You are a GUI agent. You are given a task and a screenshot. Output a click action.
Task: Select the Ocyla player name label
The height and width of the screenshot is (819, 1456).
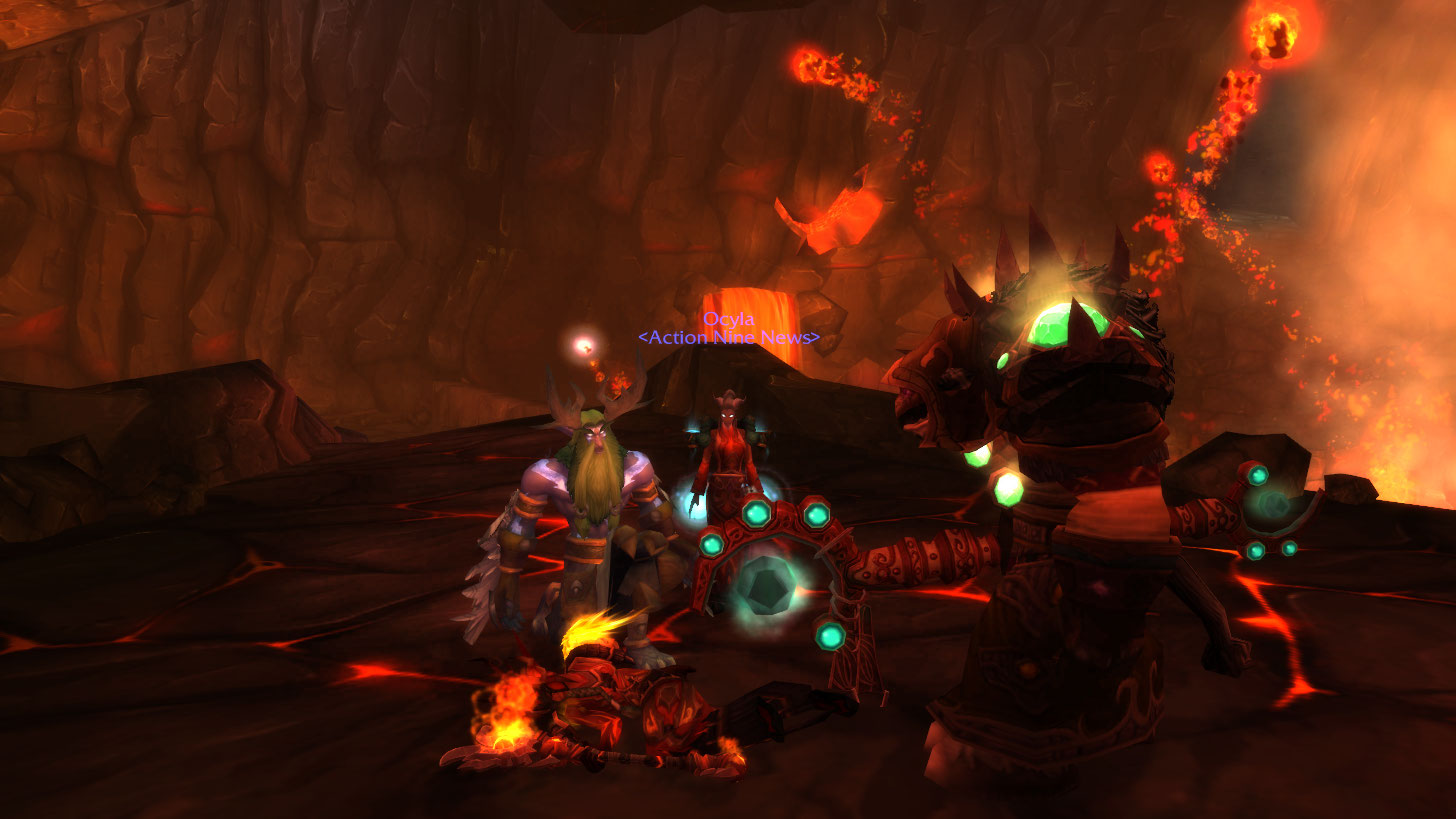[728, 319]
